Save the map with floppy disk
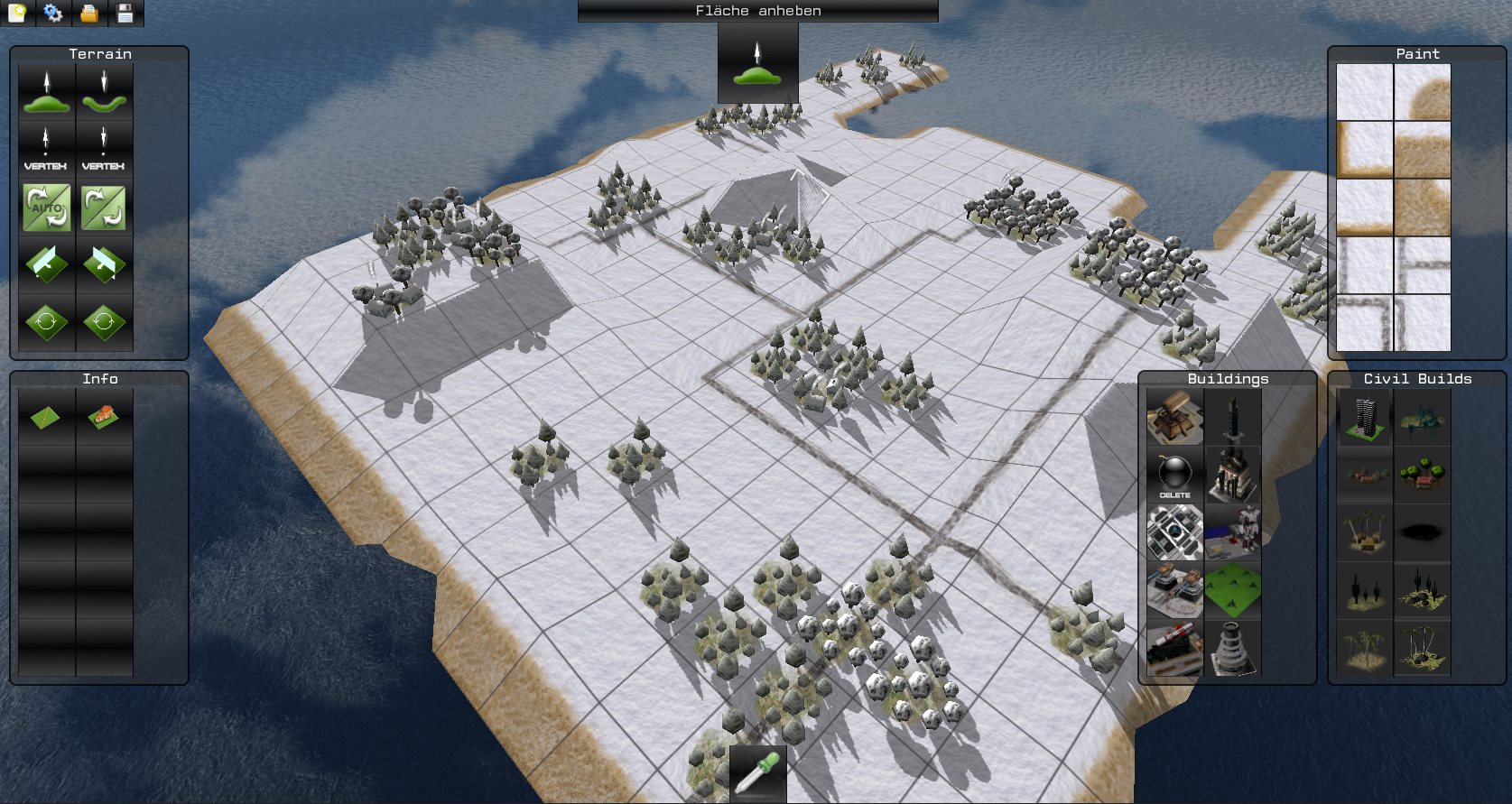This screenshot has height=804, width=1512. [x=125, y=13]
